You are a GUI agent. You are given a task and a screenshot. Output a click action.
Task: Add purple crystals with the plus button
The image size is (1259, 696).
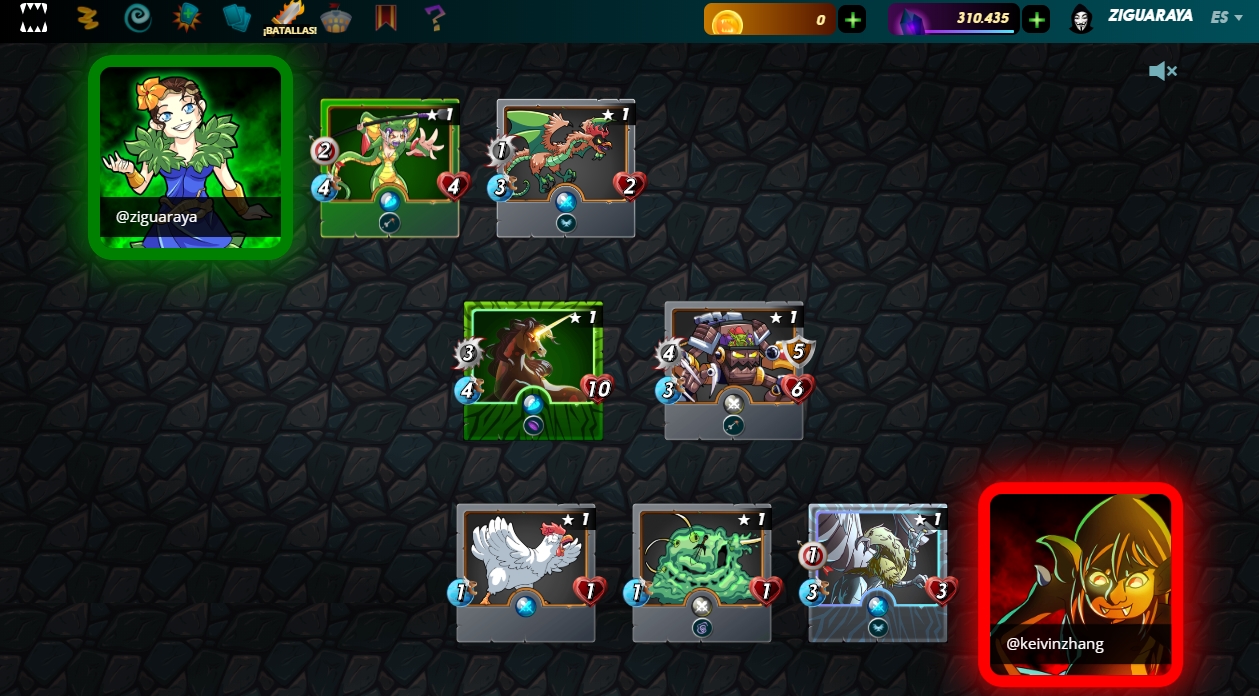tap(1036, 19)
